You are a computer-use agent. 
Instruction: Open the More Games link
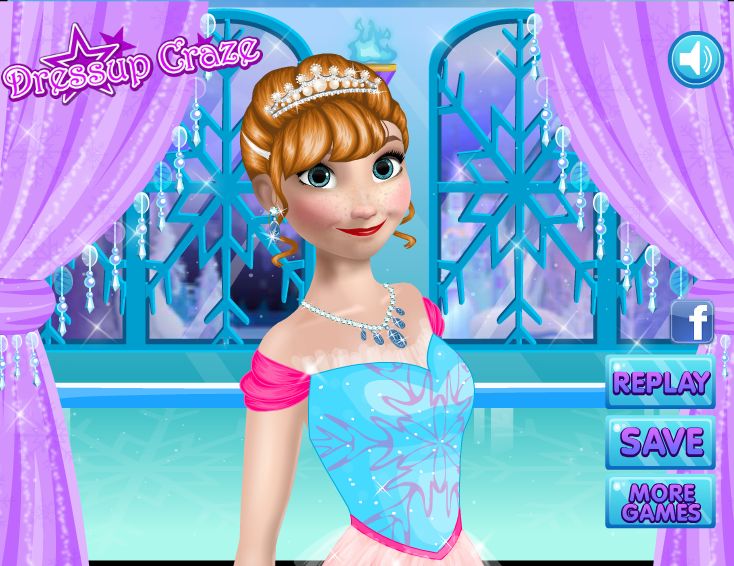pos(660,502)
